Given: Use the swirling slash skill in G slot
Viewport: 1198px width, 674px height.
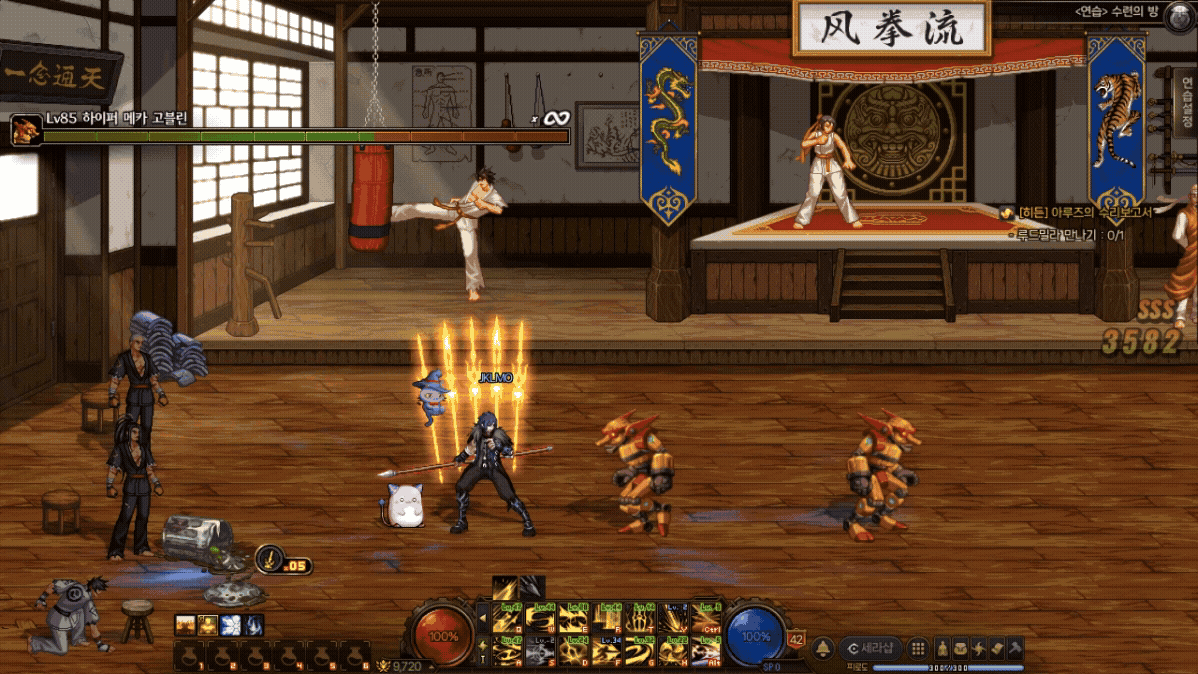Looking at the screenshot, I should (x=641, y=652).
